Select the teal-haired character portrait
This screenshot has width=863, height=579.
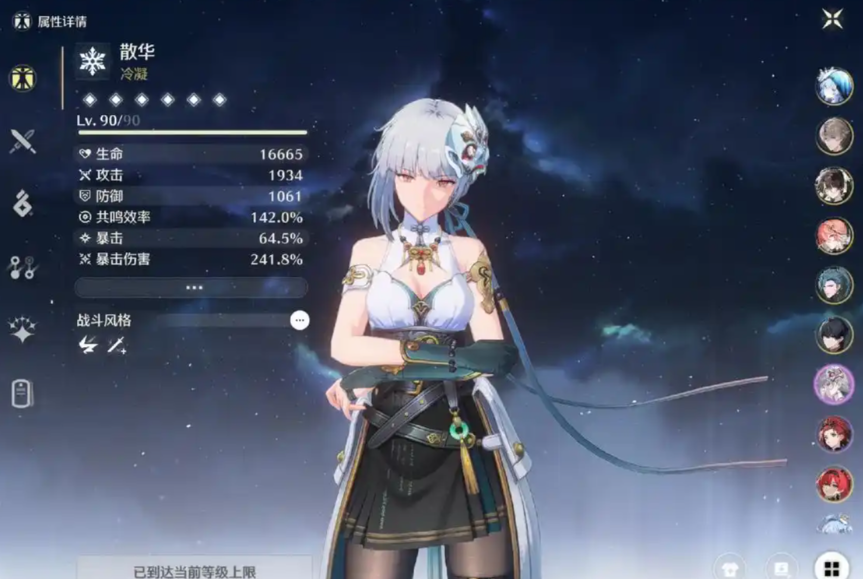point(834,285)
